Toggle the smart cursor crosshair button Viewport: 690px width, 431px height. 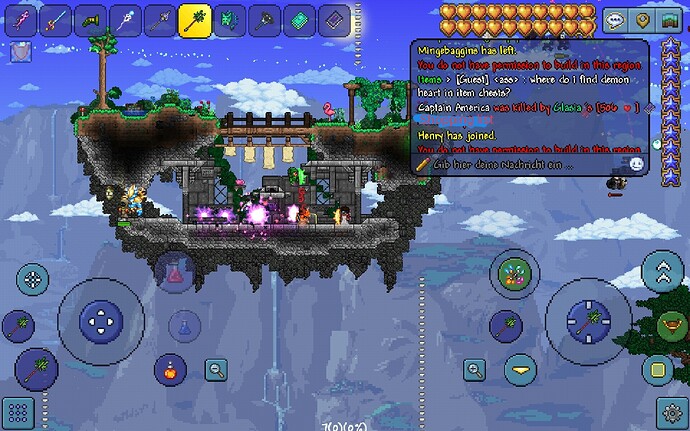(x=32, y=279)
